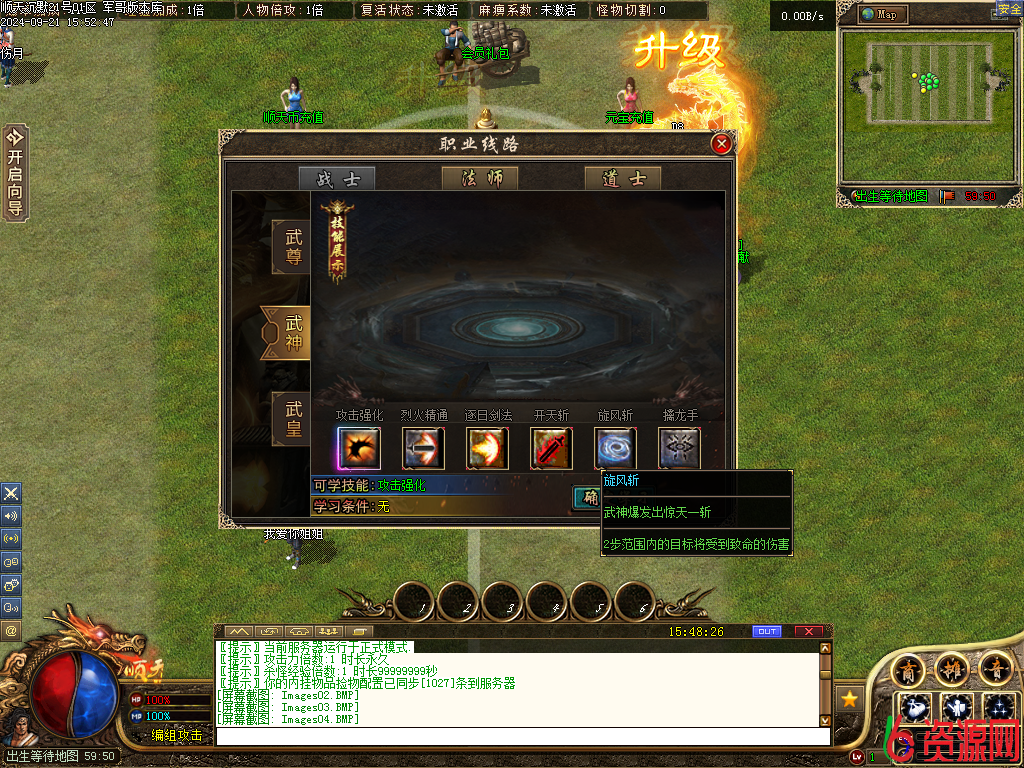Toggle the crossed swords attack mode icon
The image size is (1024, 768).
[x=11, y=493]
